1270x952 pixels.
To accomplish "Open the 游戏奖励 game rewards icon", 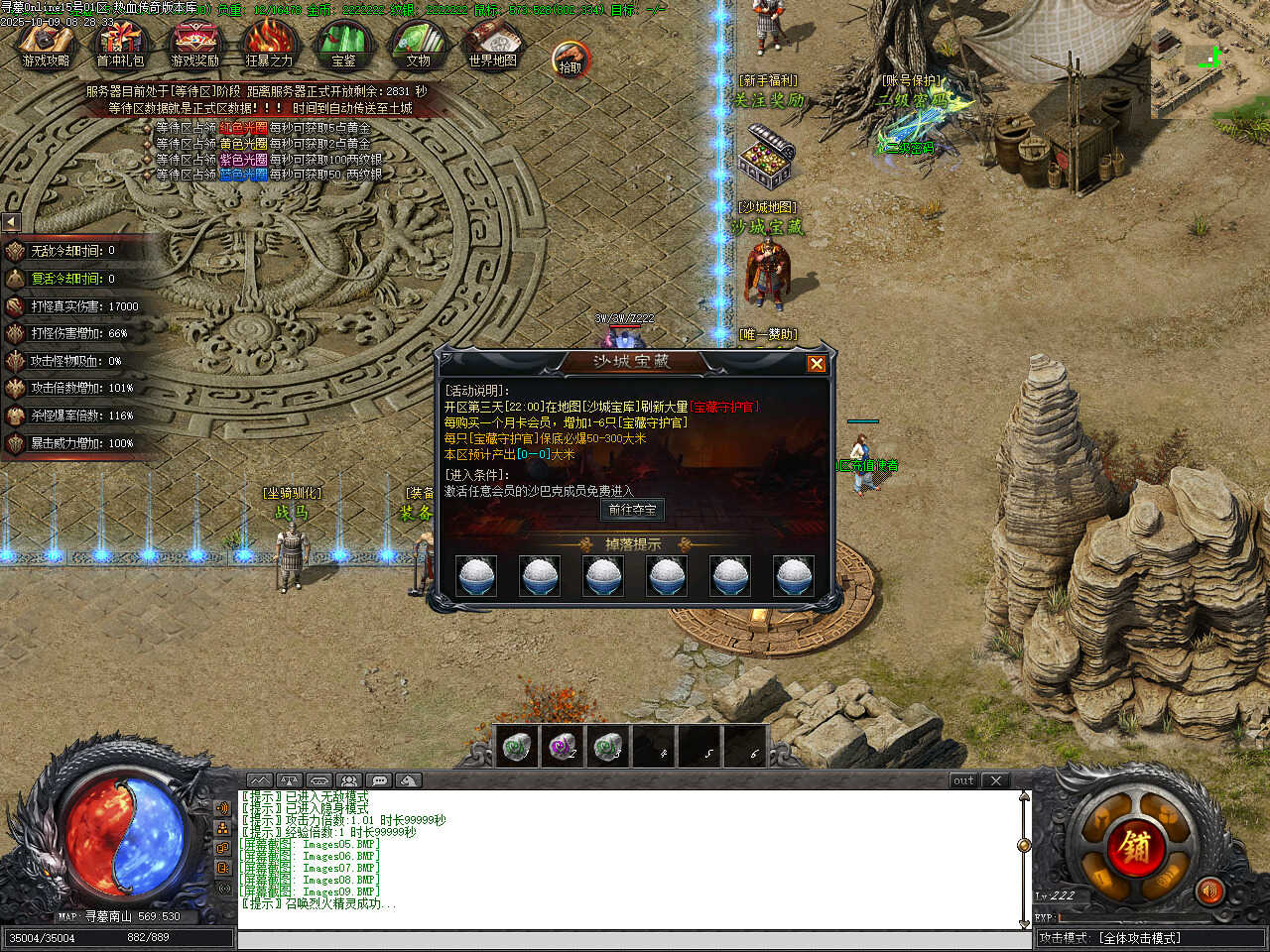I will point(194,43).
